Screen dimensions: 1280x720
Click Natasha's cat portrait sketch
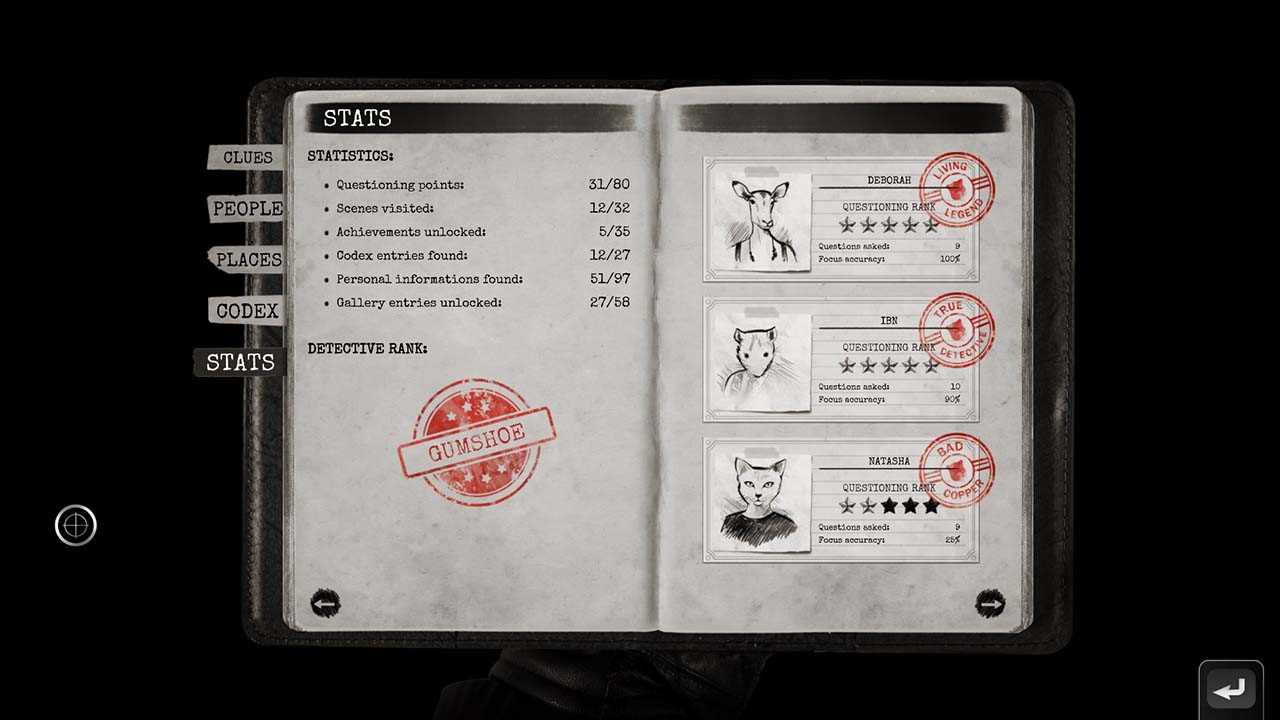[x=760, y=499]
